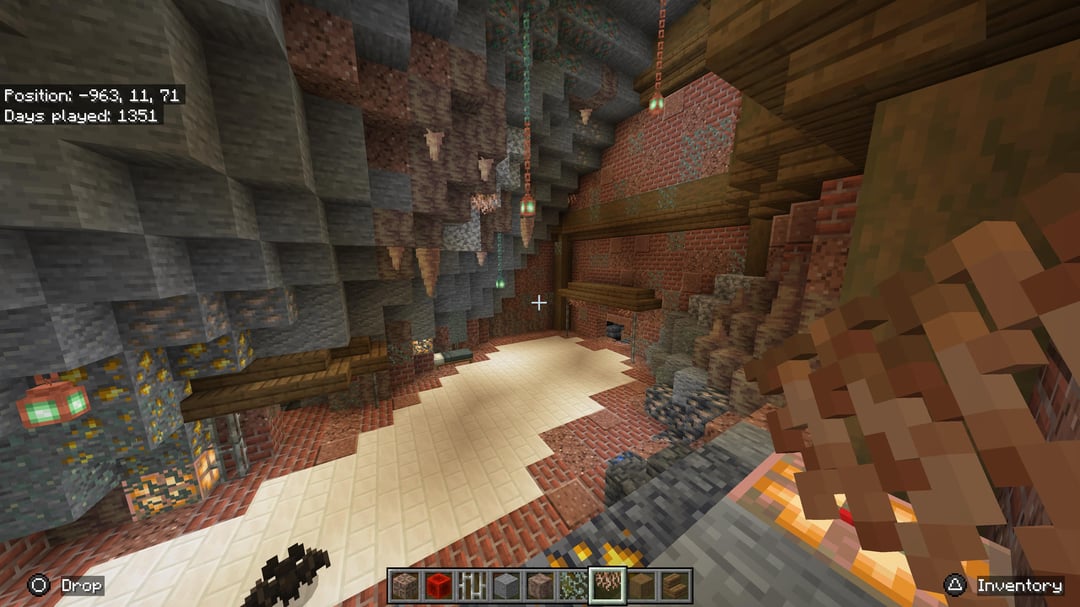Choose the iron bars hotbar slot
This screenshot has height=607, width=1080.
pos(472,585)
